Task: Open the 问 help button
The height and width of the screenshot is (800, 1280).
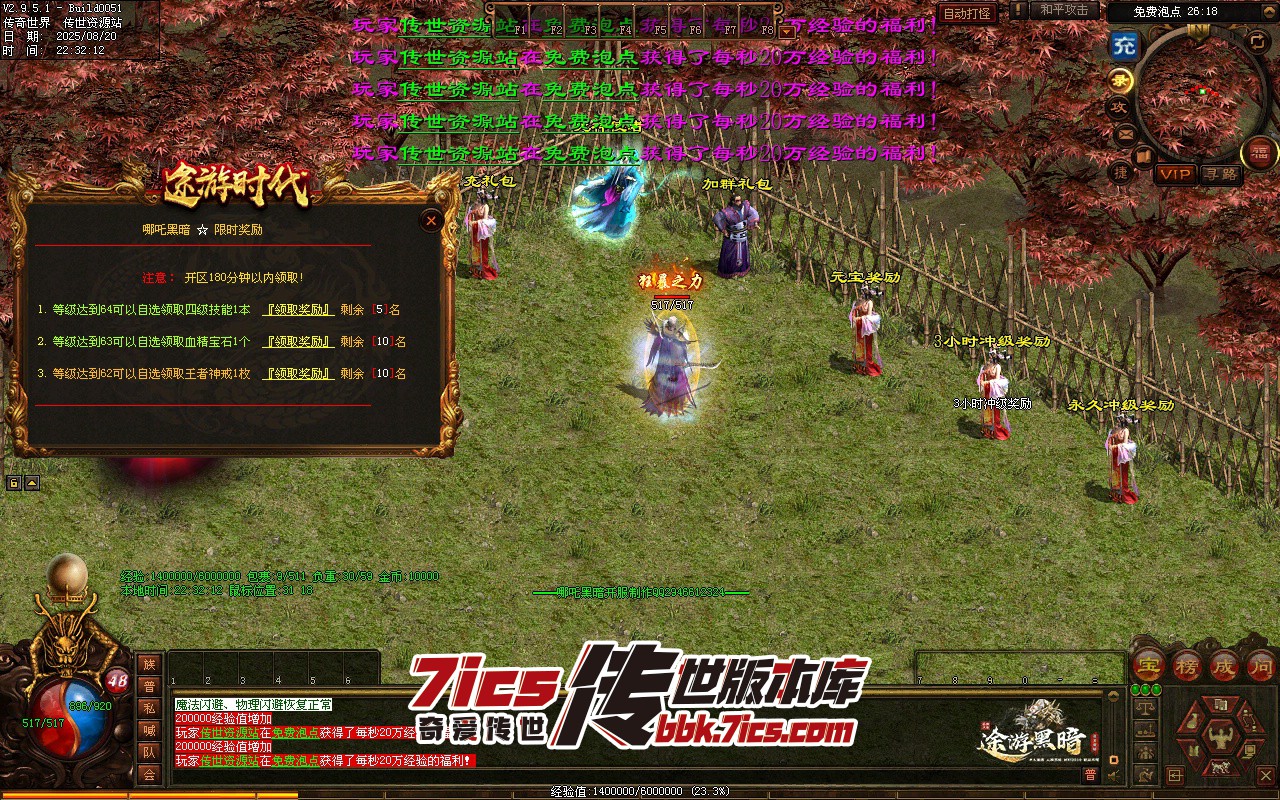Action: pos(1261,665)
